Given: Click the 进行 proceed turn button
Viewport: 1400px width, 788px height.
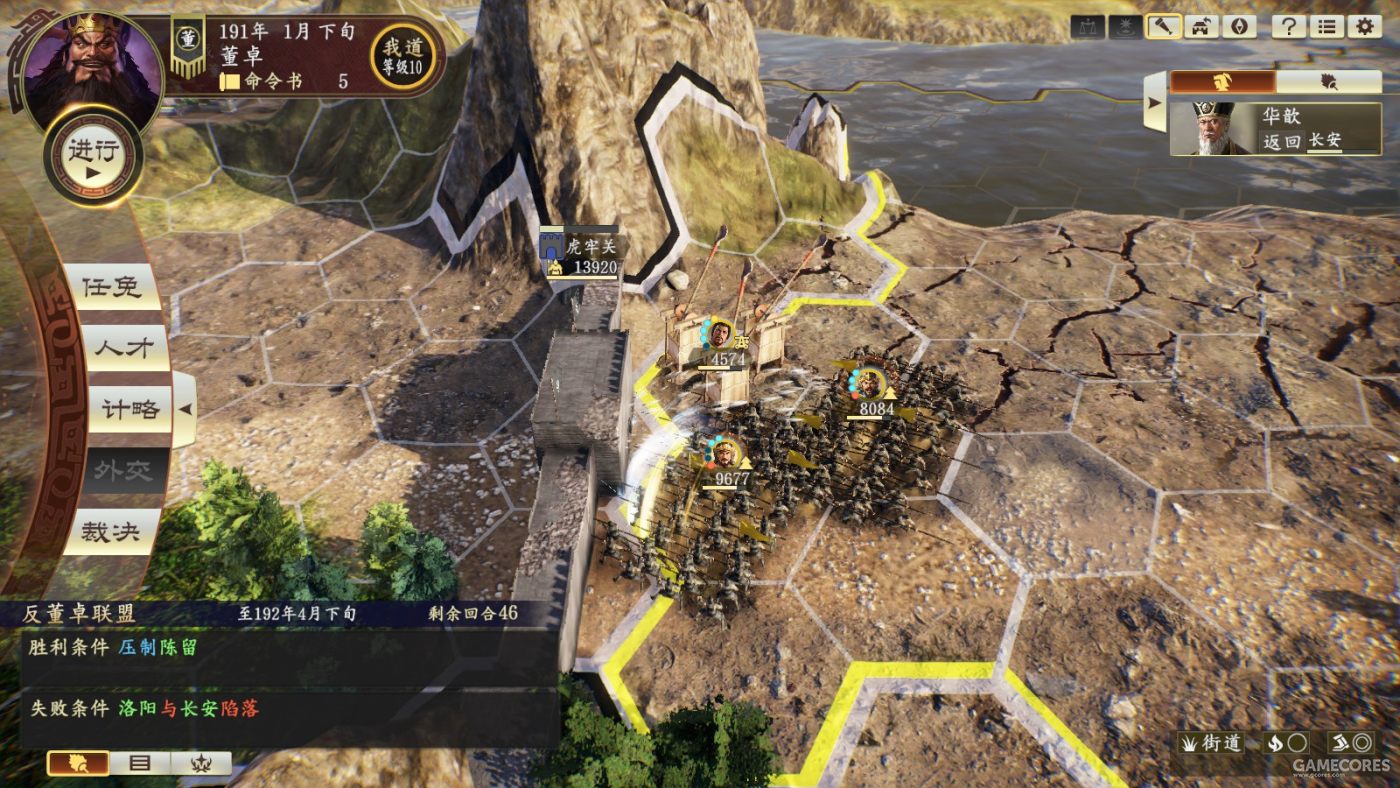Looking at the screenshot, I should coord(93,155).
